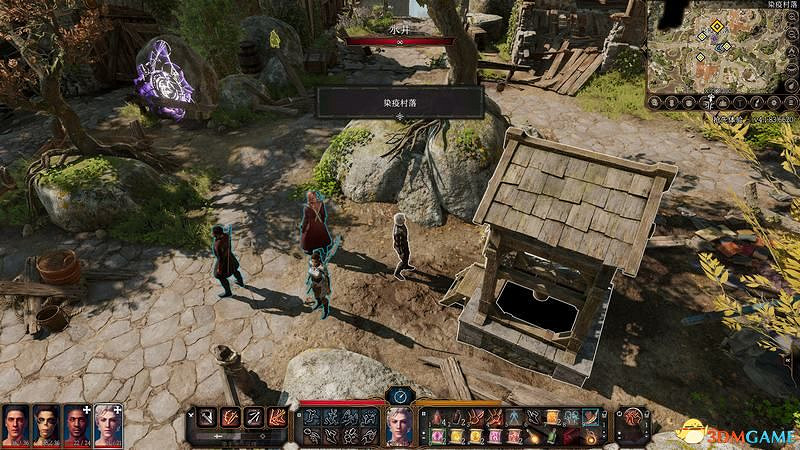Use the glowing torch item in the hotbar
800x450 pixels.
click(x=532, y=436)
